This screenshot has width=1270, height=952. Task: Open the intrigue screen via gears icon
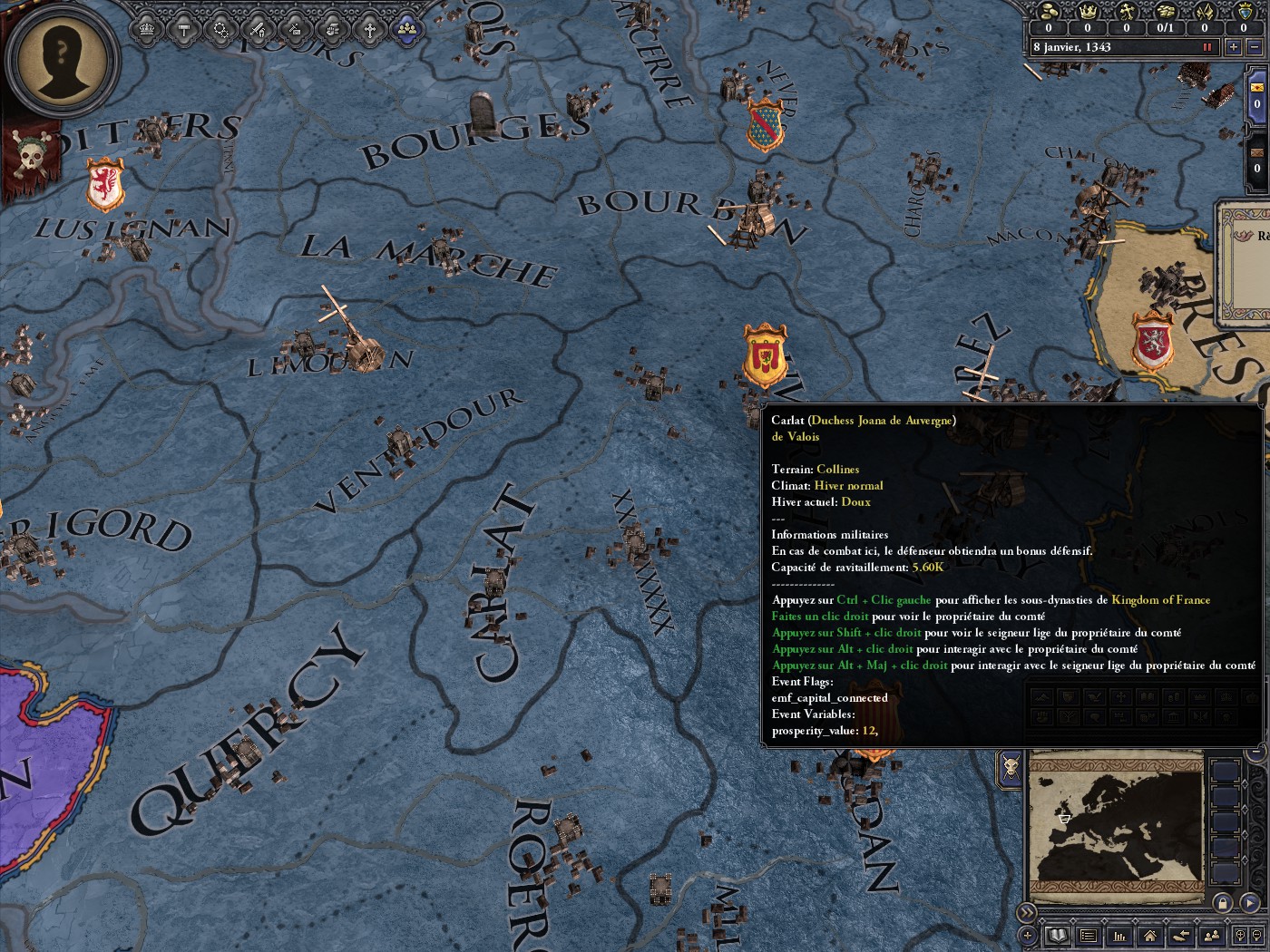click(x=220, y=28)
